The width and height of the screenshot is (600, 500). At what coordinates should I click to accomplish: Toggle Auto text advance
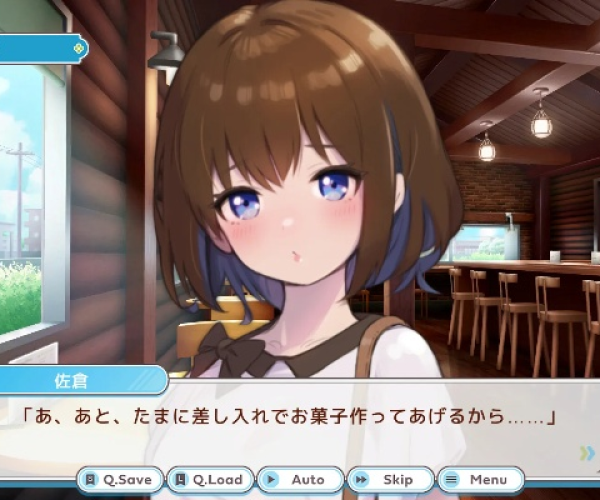(299, 480)
